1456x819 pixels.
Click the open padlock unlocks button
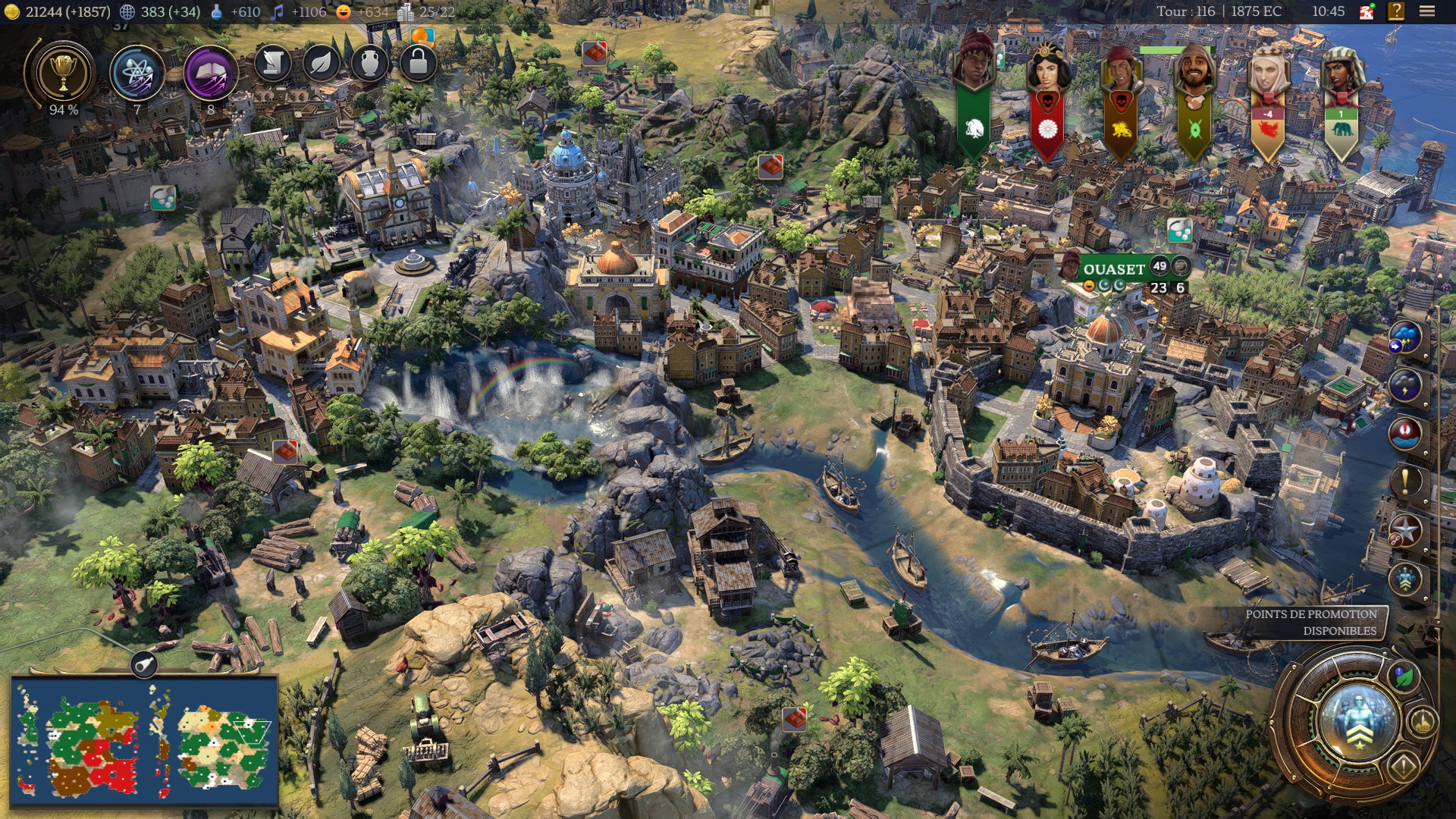pos(418,64)
